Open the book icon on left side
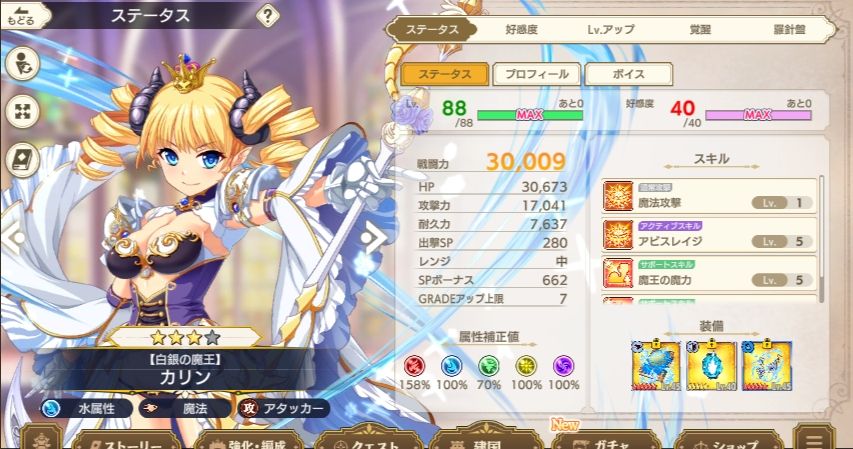The height and width of the screenshot is (449, 853). pyautogui.click(x=22, y=158)
